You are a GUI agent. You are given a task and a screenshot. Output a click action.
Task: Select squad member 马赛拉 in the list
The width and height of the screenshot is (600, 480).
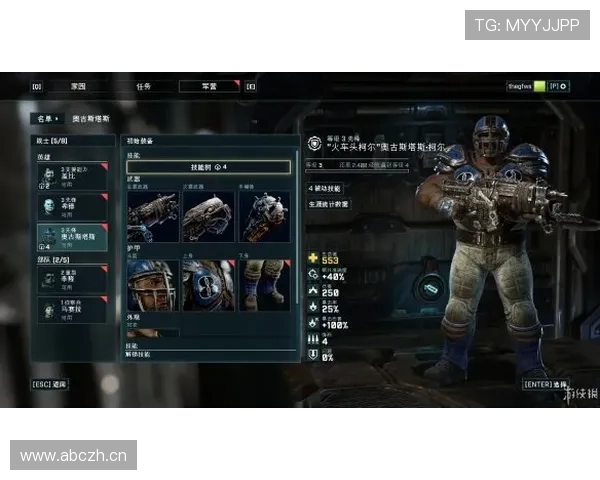71,309
